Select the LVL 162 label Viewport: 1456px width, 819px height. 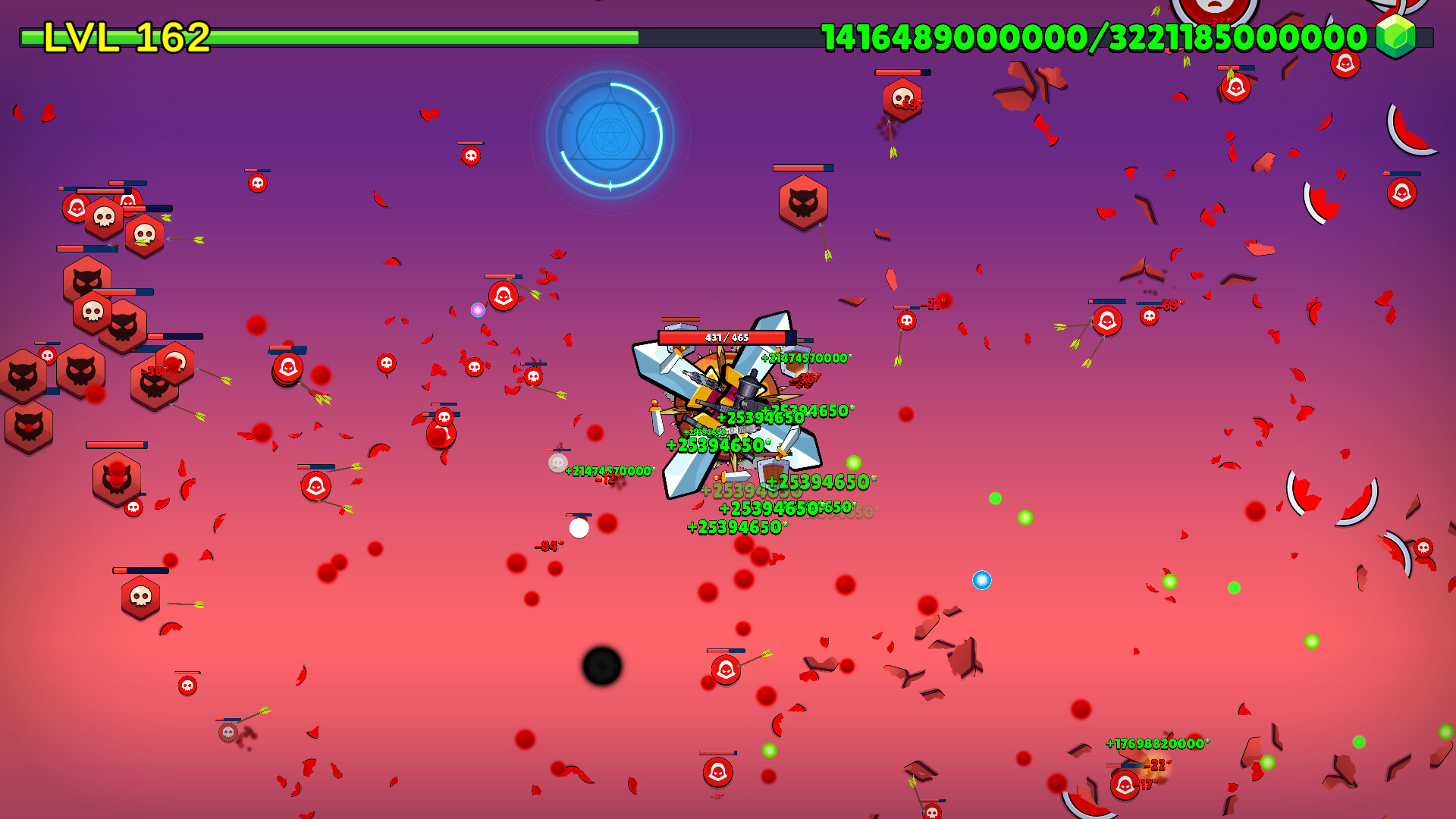coord(124,36)
